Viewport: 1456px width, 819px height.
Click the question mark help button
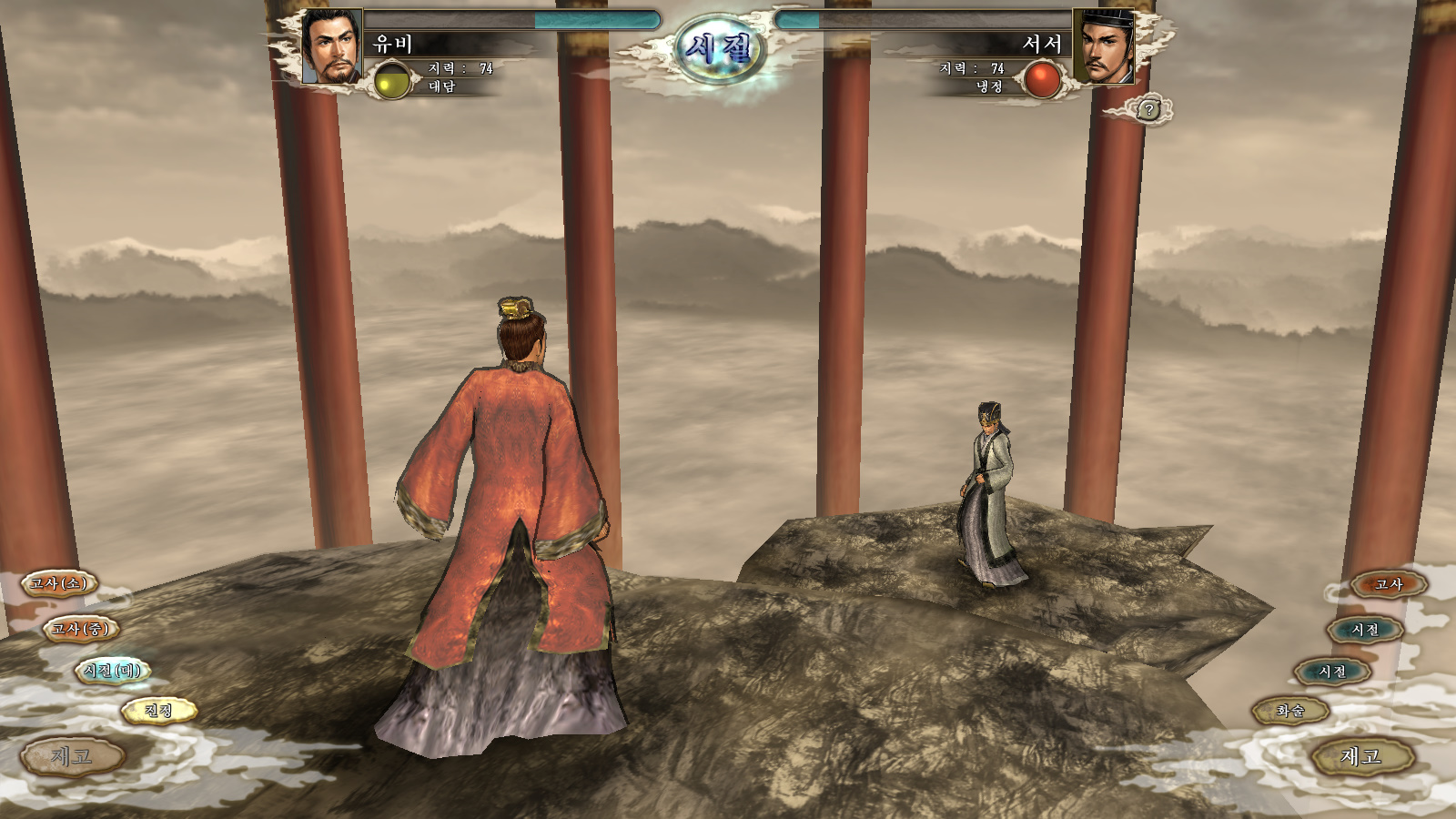point(1149,110)
